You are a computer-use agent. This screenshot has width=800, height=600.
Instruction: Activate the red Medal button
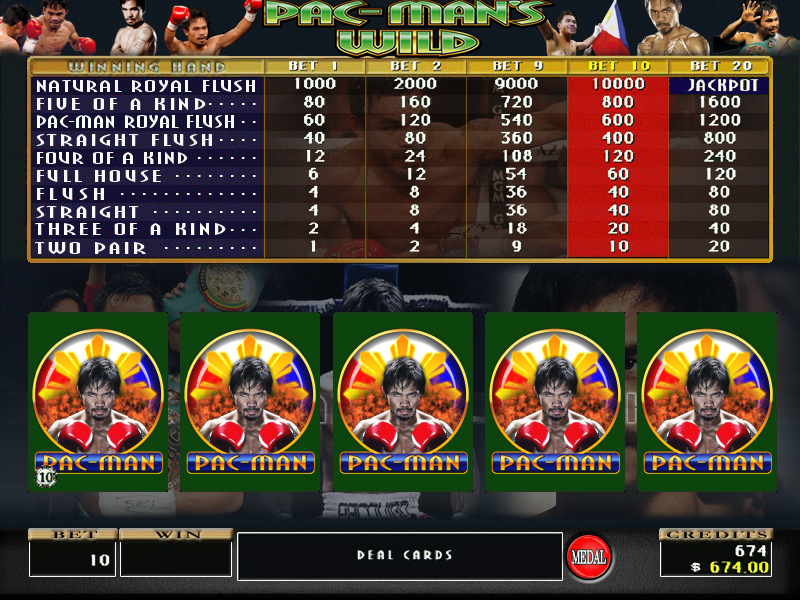coord(589,555)
